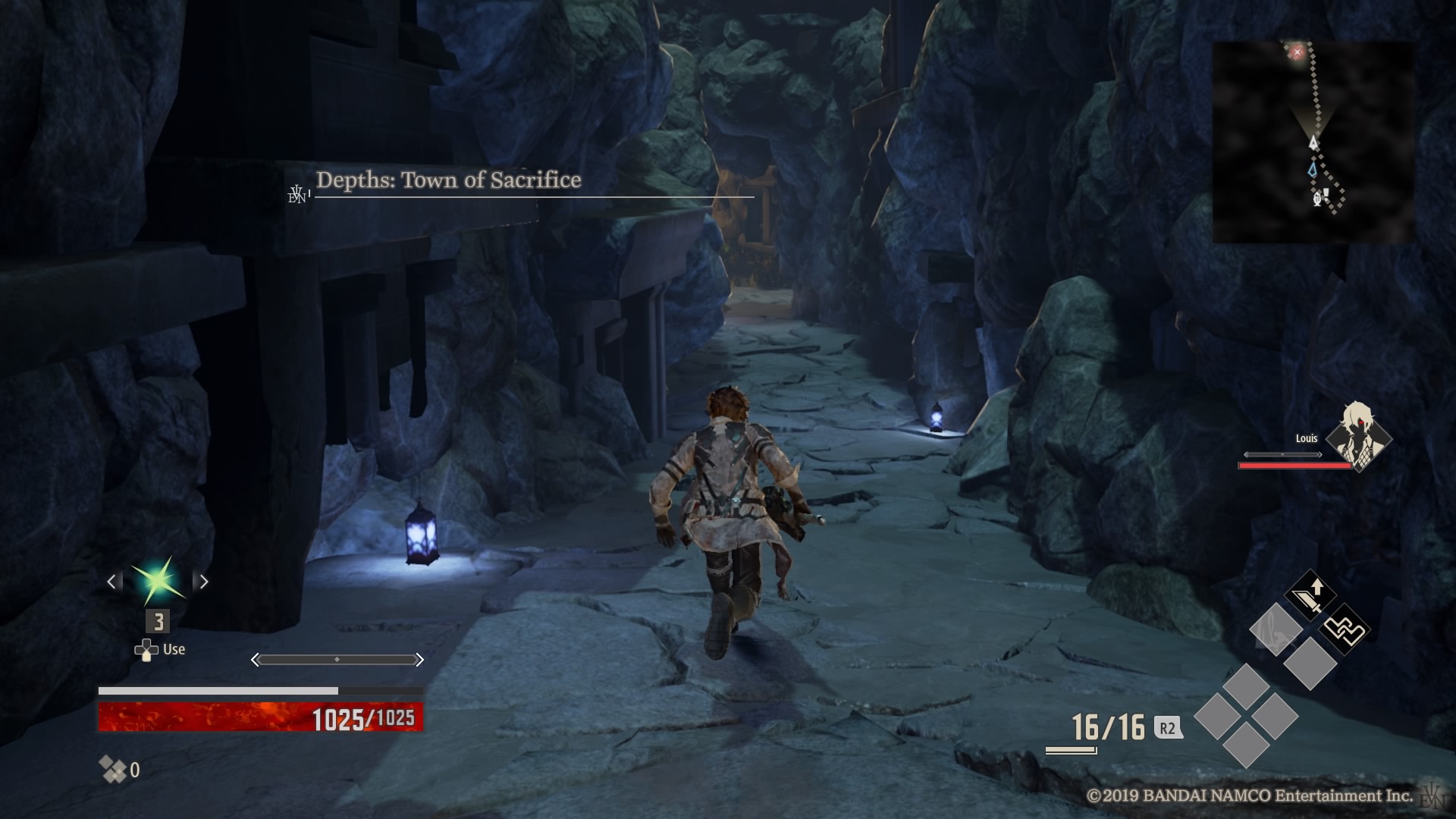1456x819 pixels.
Task: Cycle item selector to the left arrow
Action: click(112, 582)
